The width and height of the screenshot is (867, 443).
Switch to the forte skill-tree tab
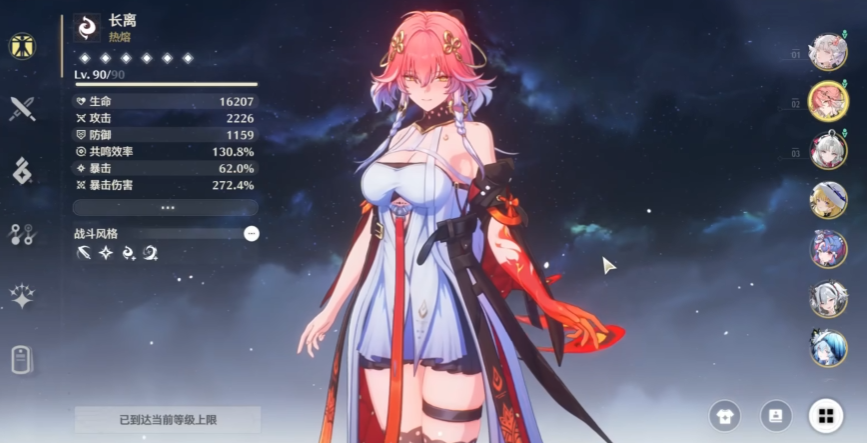tap(21, 234)
